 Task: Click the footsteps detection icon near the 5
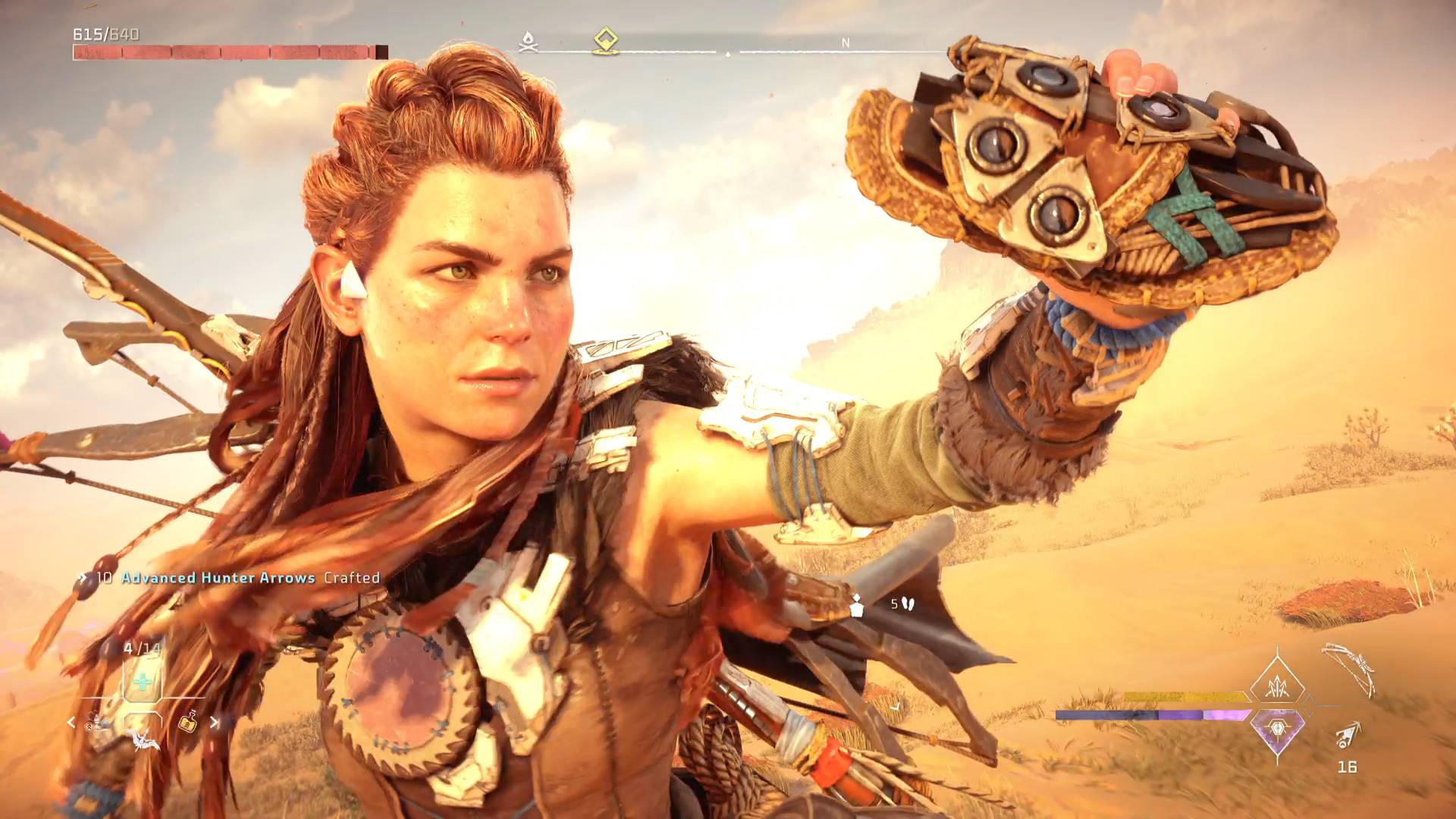click(x=907, y=604)
